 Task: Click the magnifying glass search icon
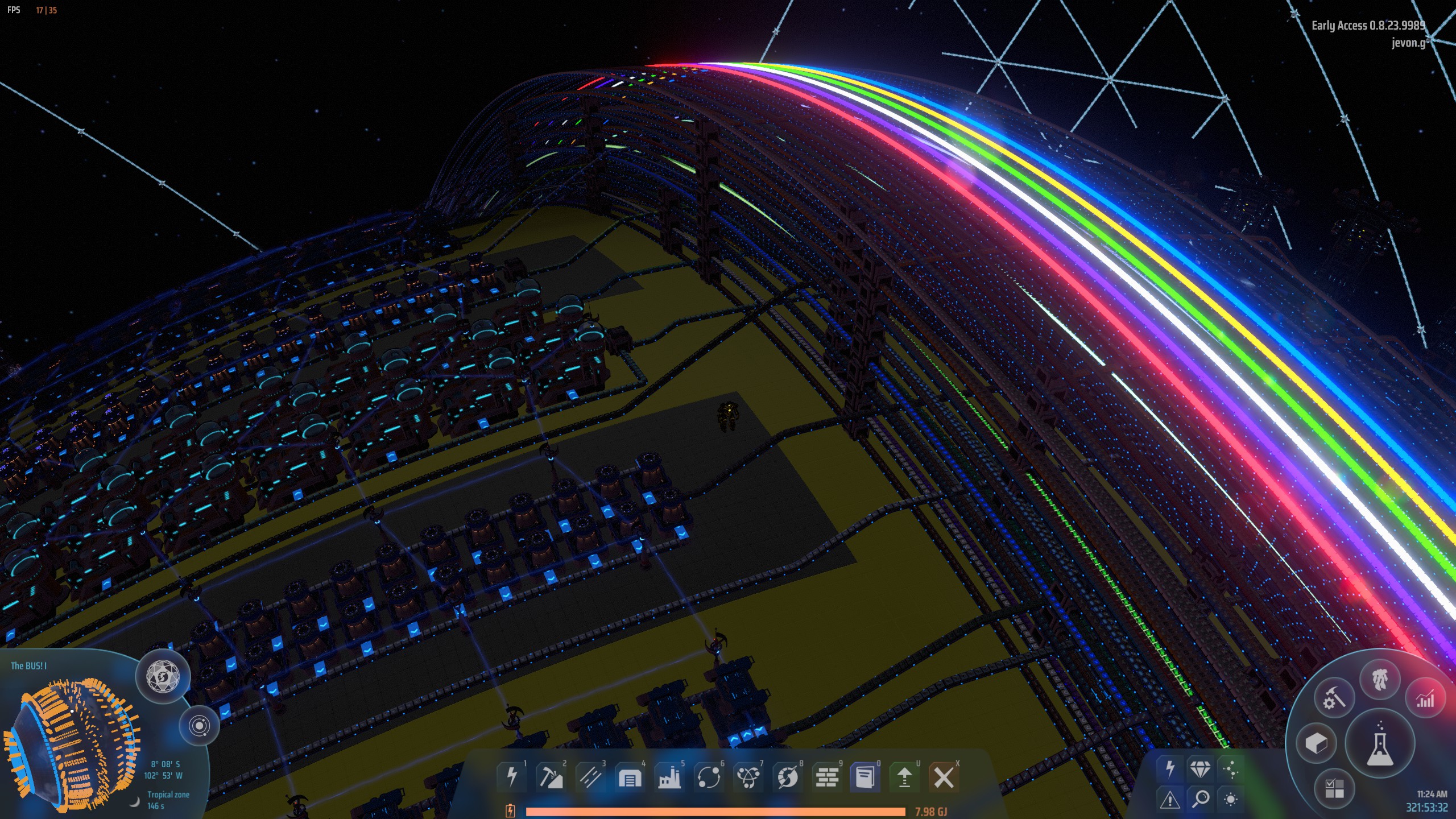(1200, 799)
